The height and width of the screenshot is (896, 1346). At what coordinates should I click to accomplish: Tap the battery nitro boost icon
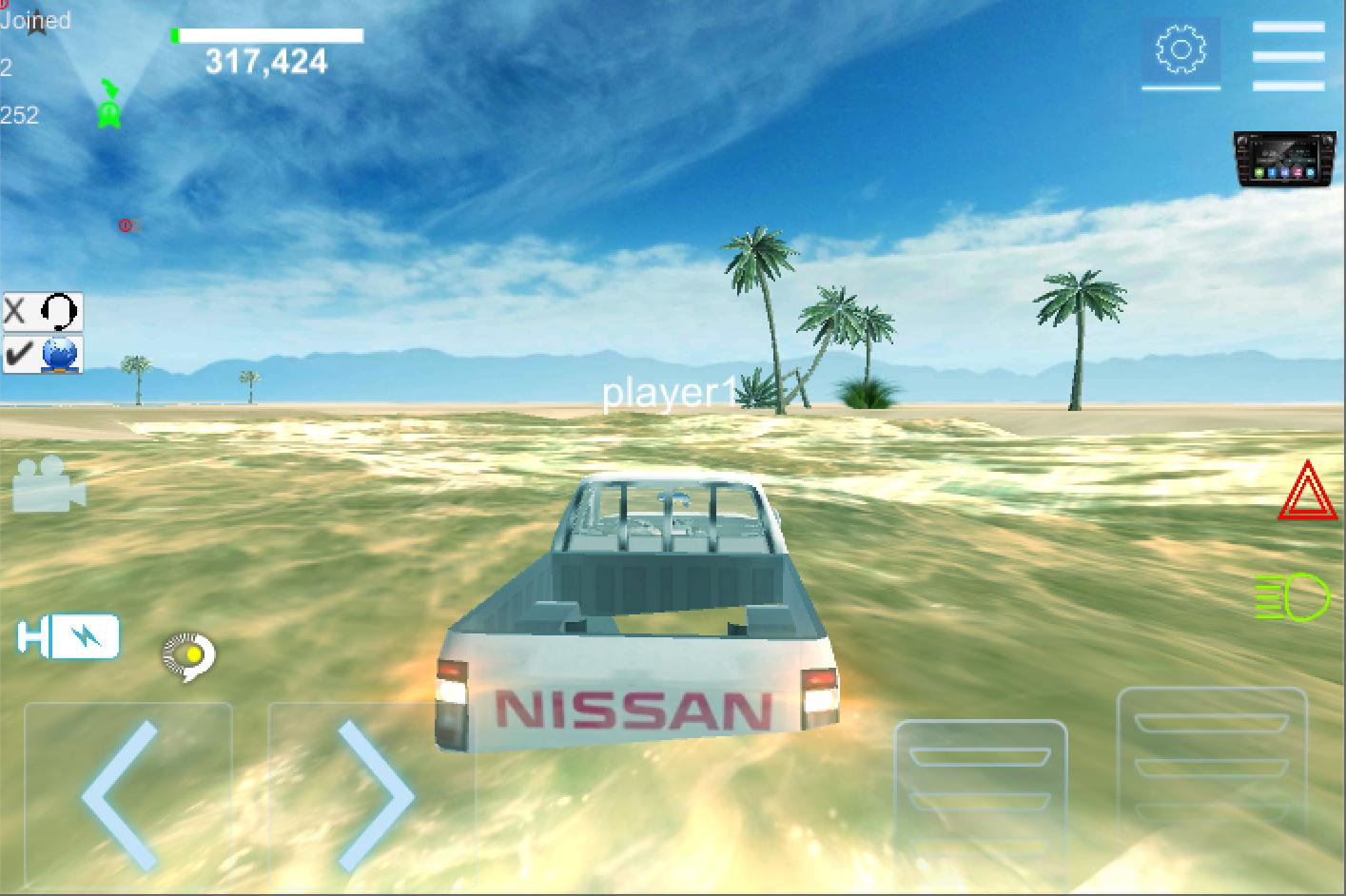tap(67, 637)
